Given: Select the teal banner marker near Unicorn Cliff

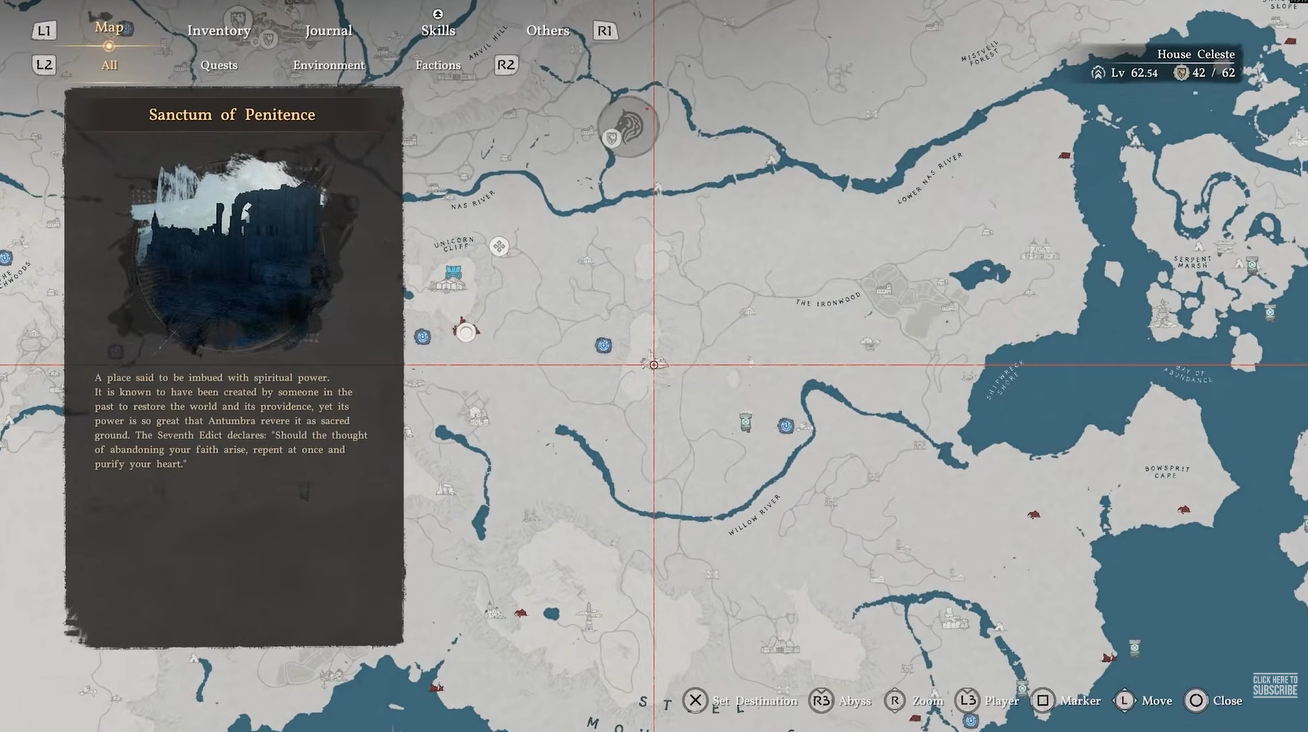Looking at the screenshot, I should [x=455, y=274].
